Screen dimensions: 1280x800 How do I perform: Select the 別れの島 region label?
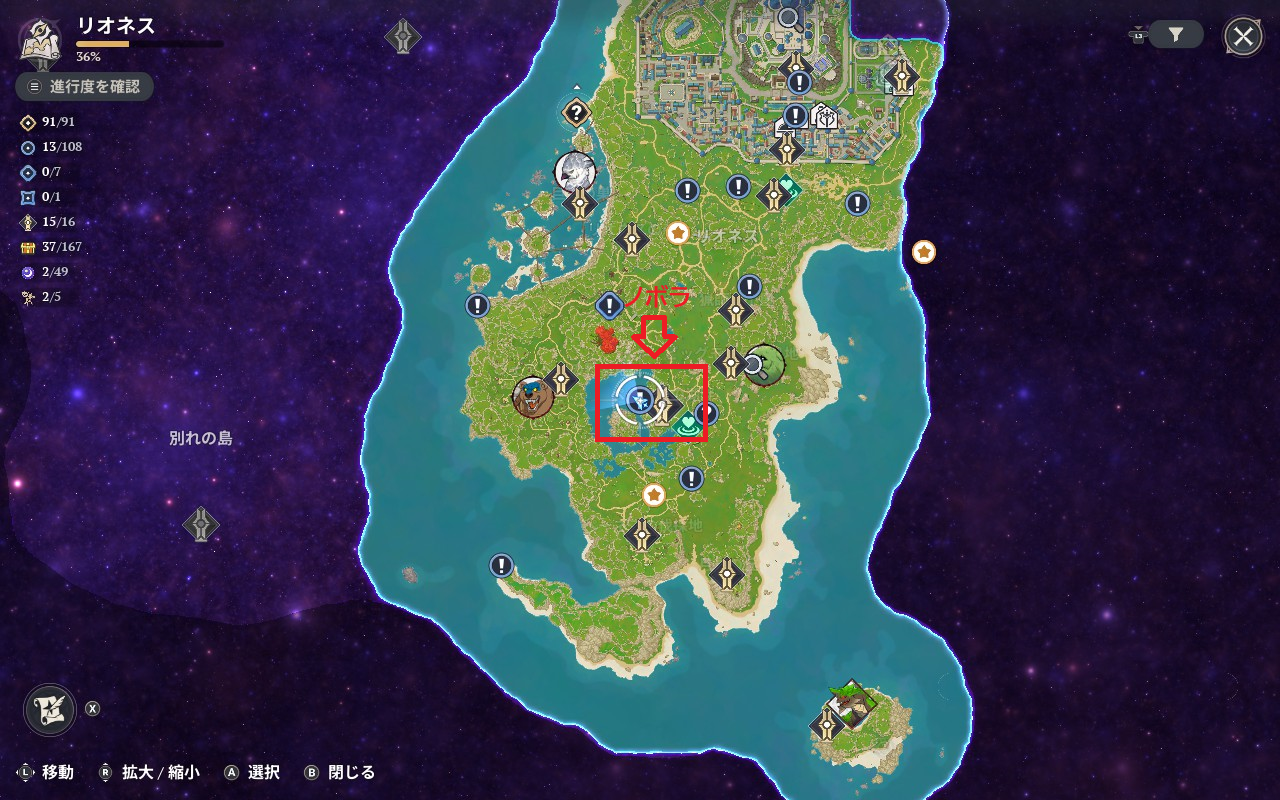click(201, 438)
